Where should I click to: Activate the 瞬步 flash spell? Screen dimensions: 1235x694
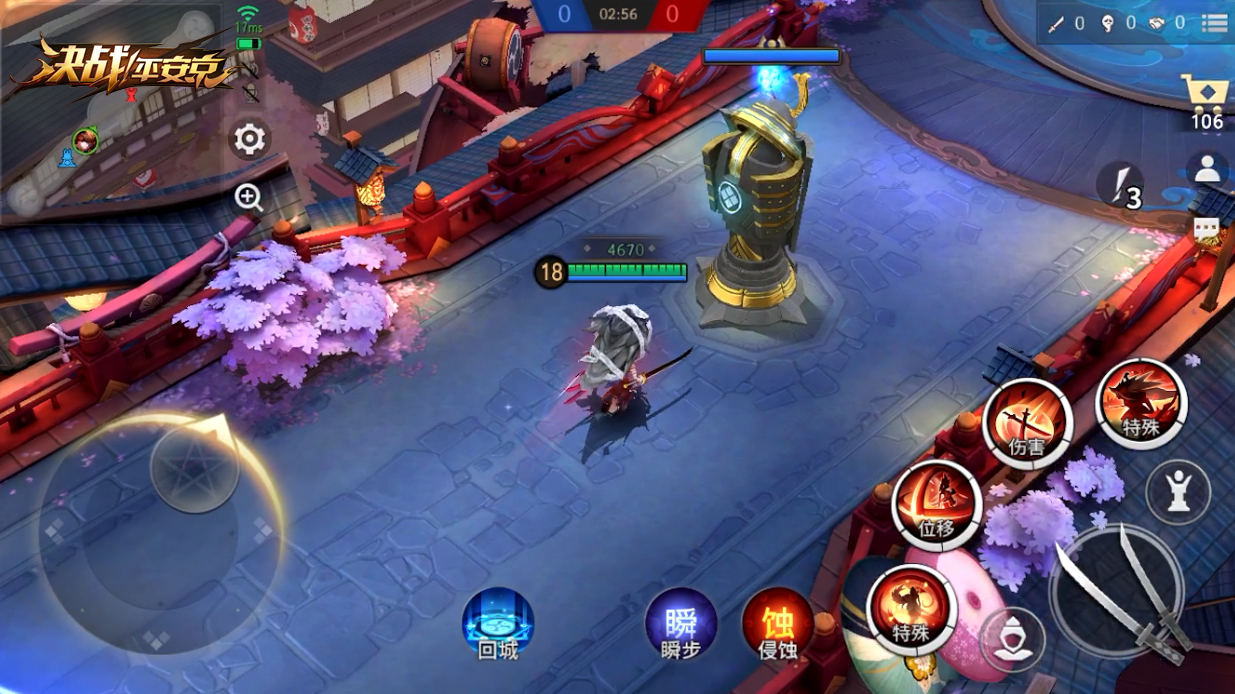[x=681, y=624]
